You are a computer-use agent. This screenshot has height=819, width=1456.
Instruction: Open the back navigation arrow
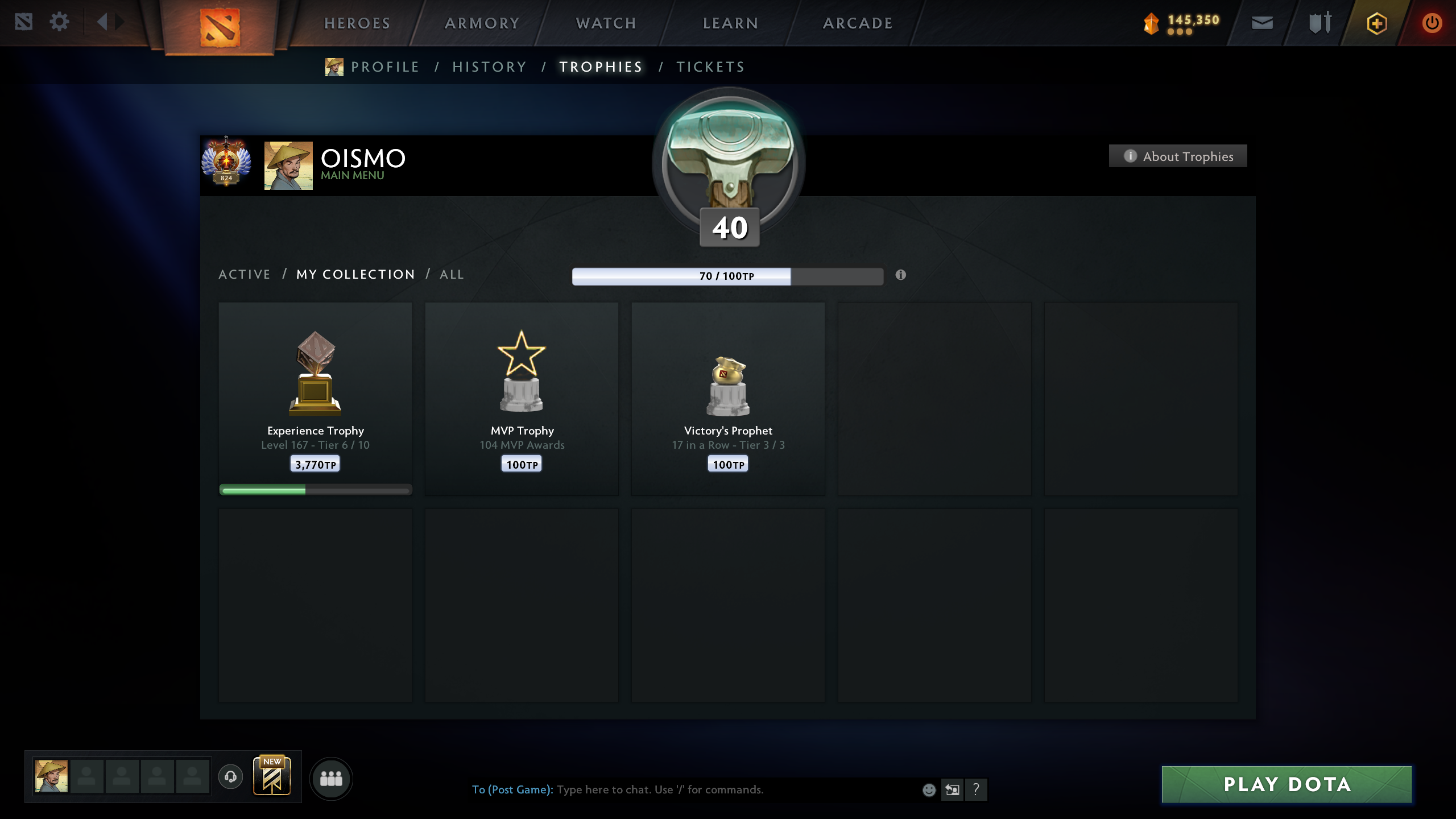coord(102,22)
